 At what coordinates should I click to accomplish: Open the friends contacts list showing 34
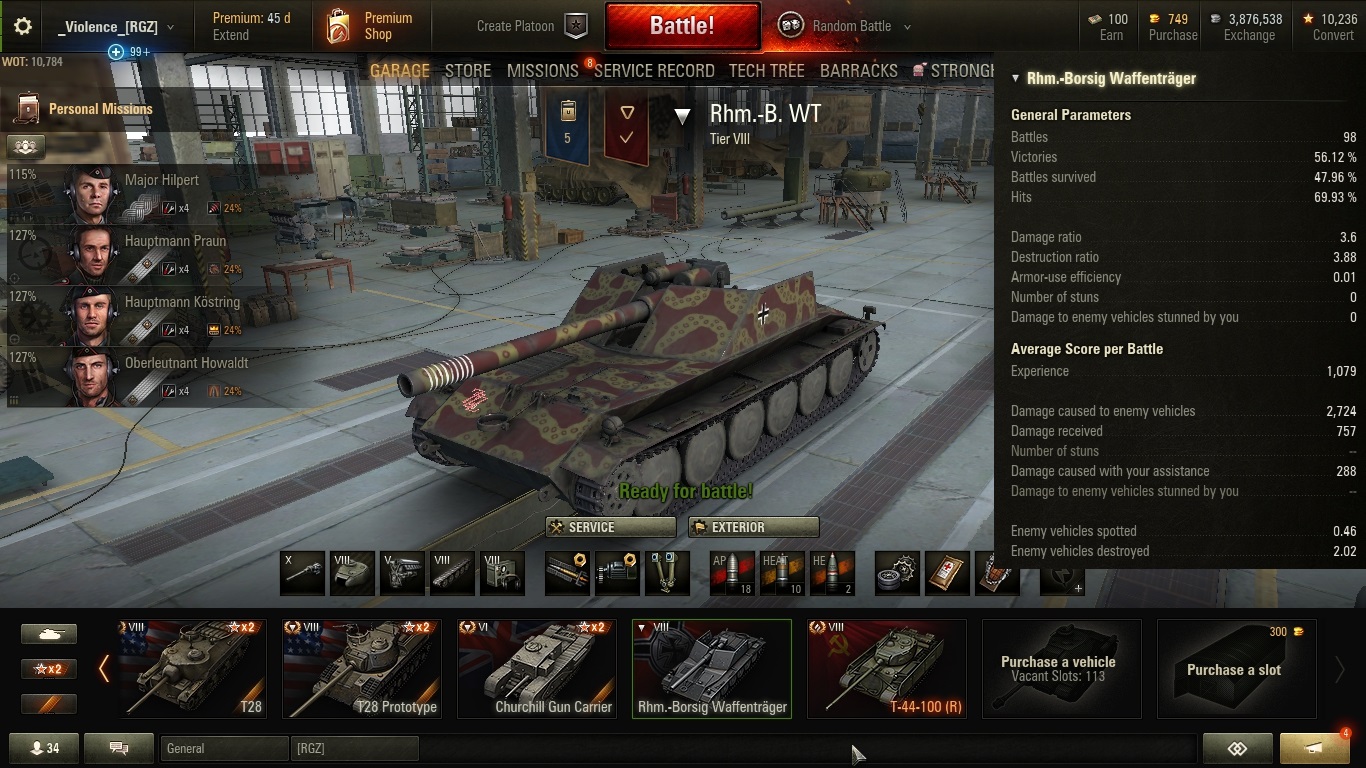pos(44,747)
